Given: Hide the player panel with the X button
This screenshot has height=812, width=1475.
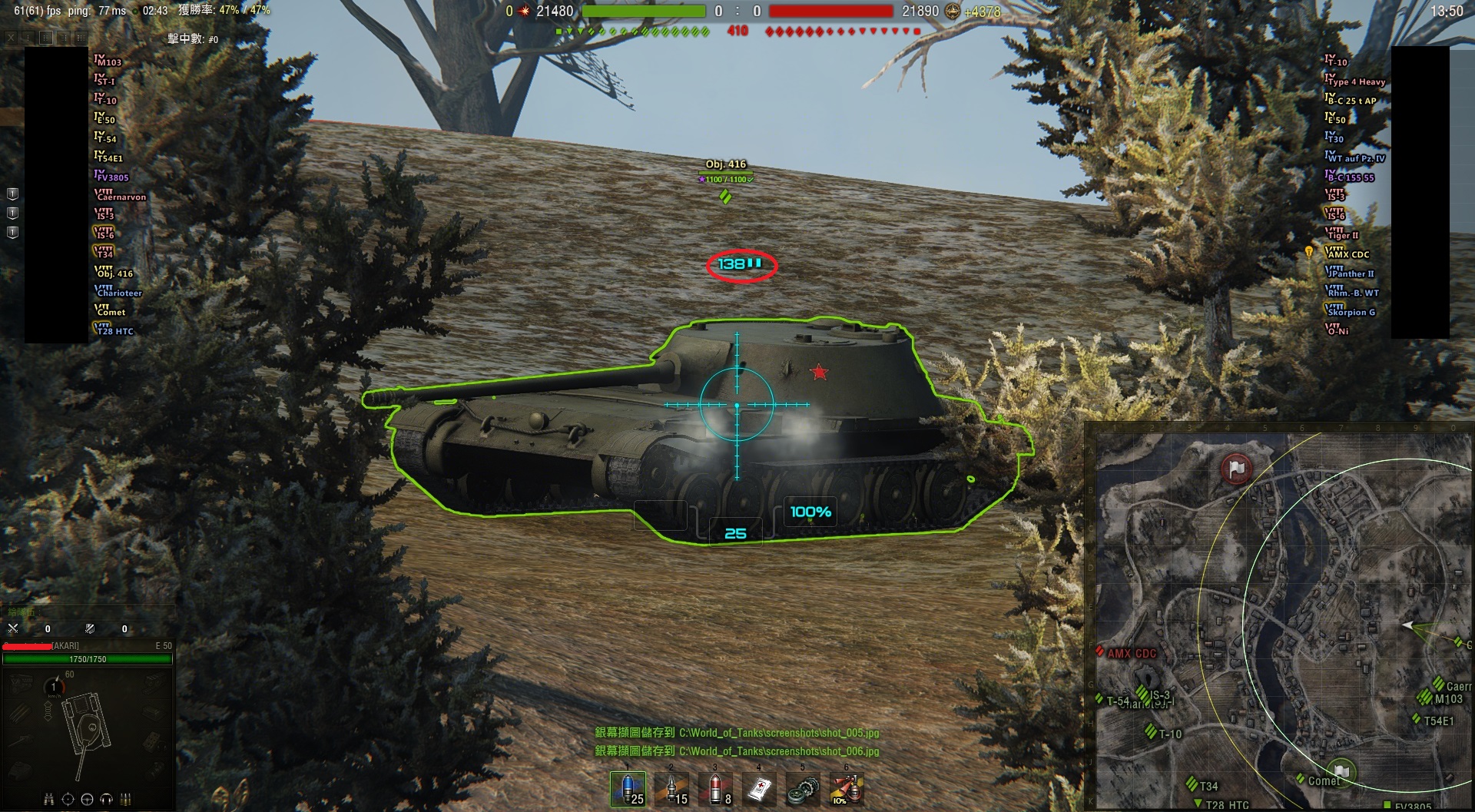Looking at the screenshot, I should [11, 37].
